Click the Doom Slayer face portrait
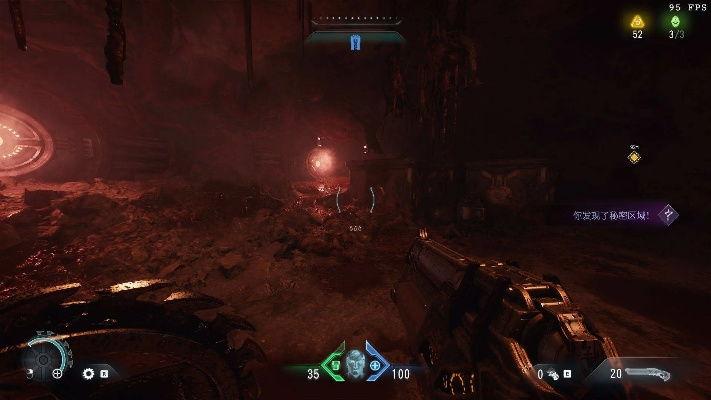This screenshot has height=400, width=711. [355, 364]
